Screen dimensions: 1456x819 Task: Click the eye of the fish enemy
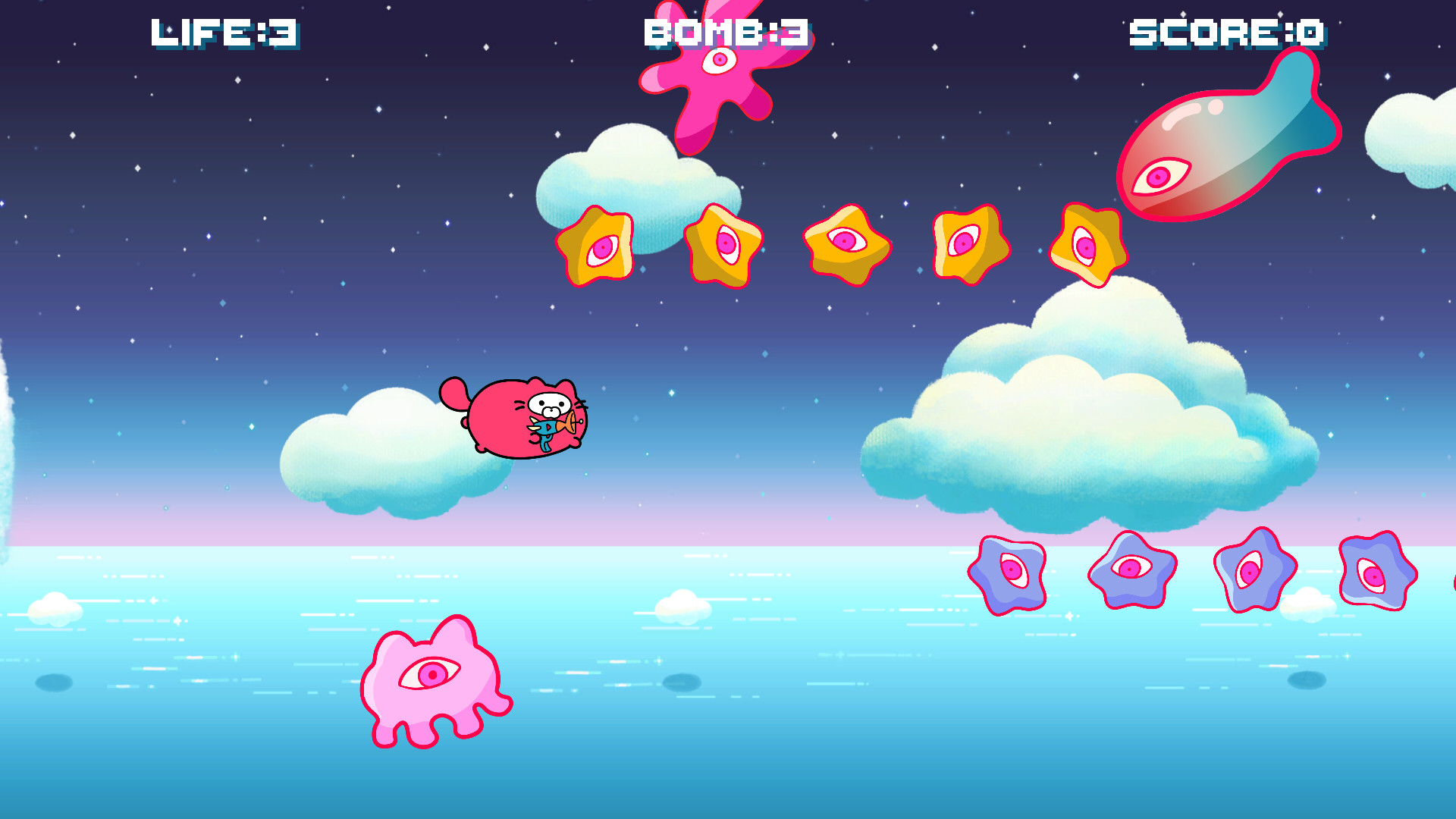pyautogui.click(x=1158, y=178)
